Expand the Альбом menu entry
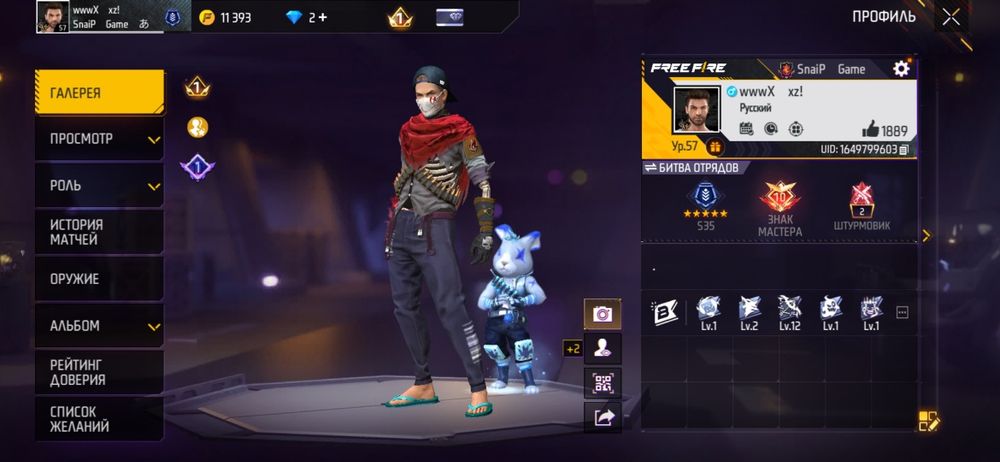The image size is (1000, 462). pyautogui.click(x=99, y=326)
